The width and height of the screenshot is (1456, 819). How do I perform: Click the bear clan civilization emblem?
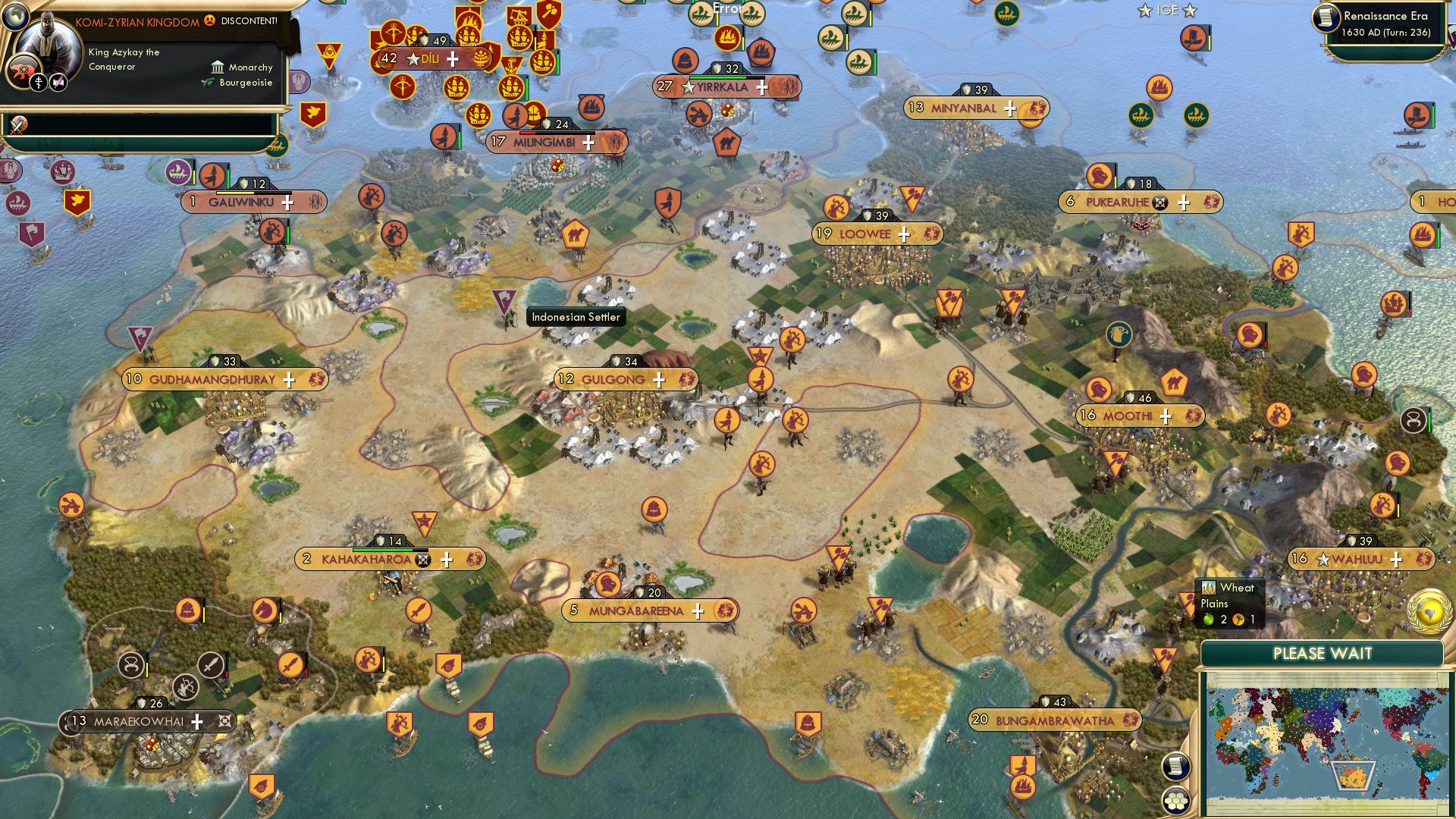pos(23,71)
